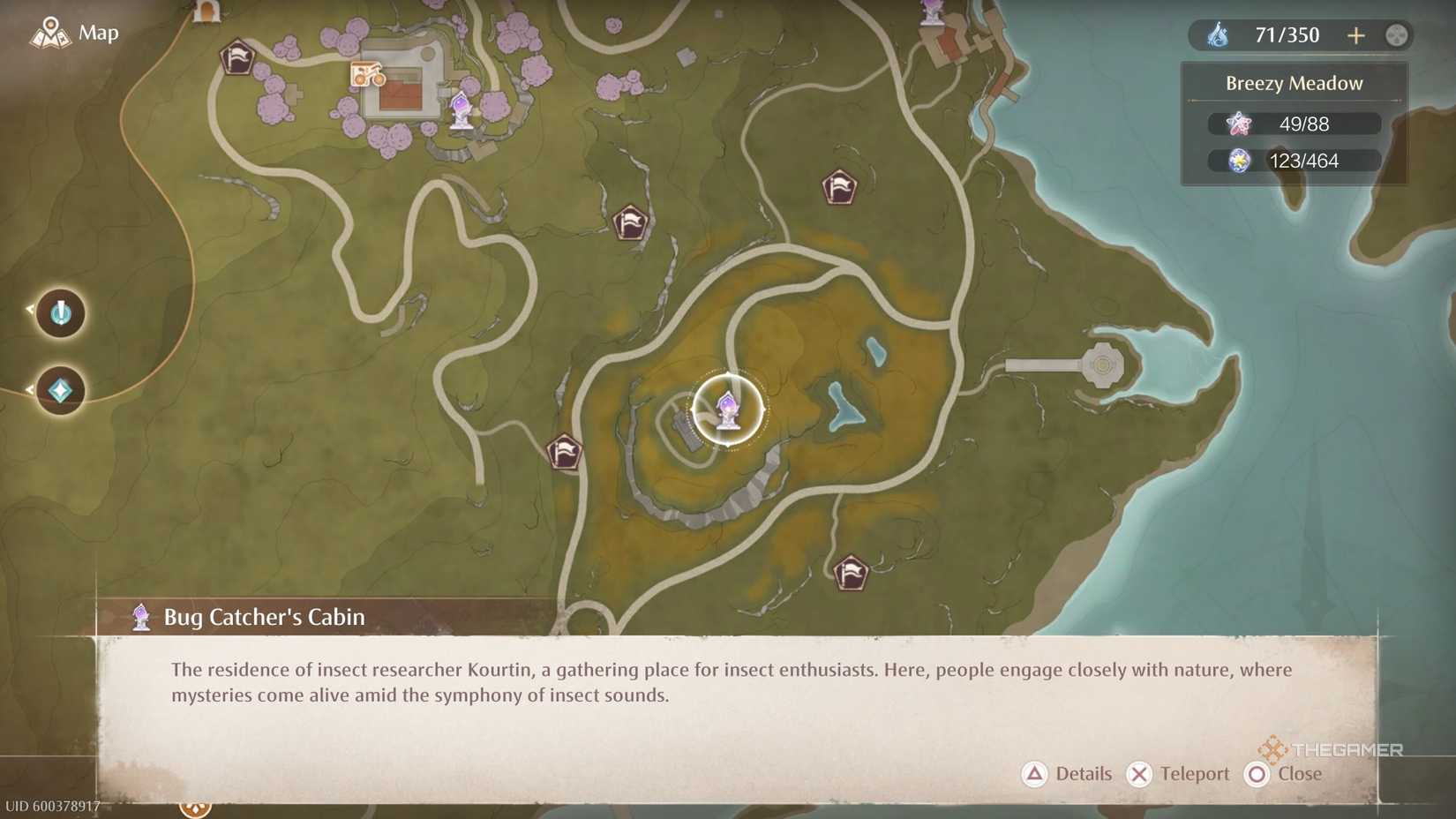Click the diamond waypoint marker on the left edge
Viewport: 1456px width, 819px height.
click(x=58, y=390)
